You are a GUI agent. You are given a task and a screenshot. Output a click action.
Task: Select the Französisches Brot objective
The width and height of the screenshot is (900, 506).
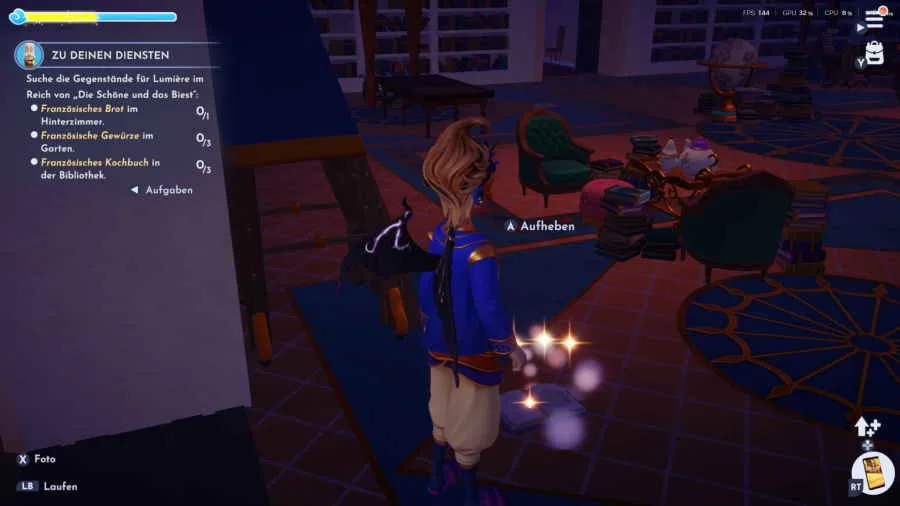[x=90, y=113]
